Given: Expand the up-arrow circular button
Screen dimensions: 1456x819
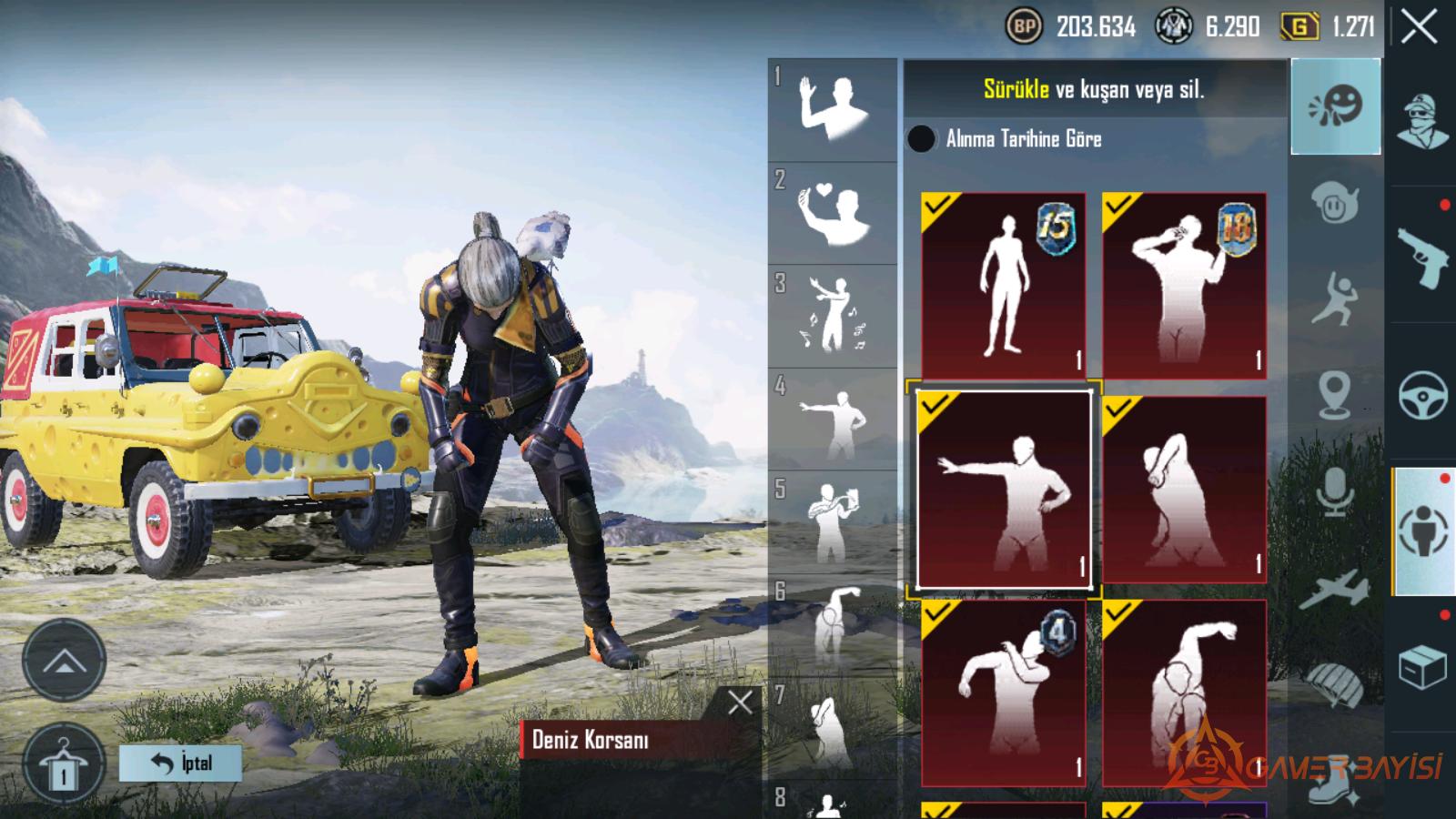Looking at the screenshot, I should (x=64, y=661).
